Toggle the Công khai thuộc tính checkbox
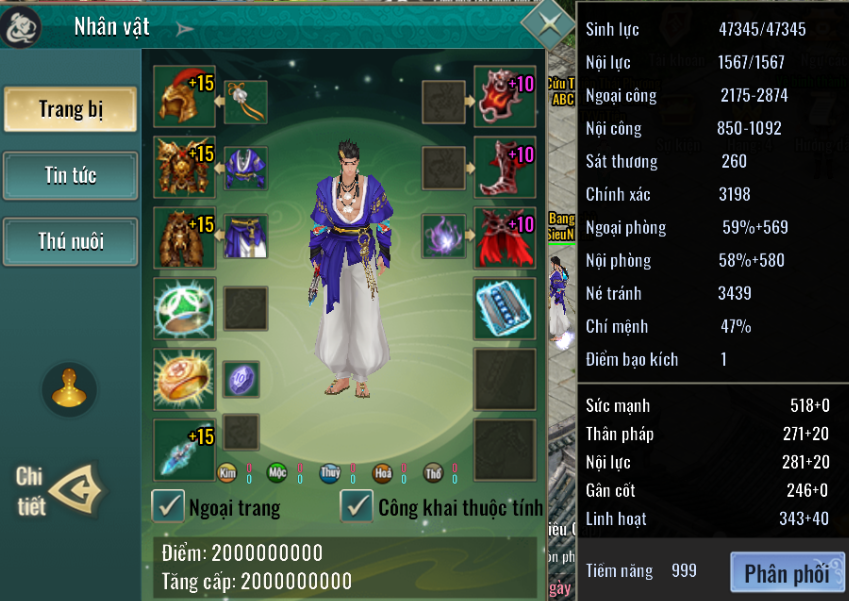Screen dimensions: 849x601 coord(357,506)
